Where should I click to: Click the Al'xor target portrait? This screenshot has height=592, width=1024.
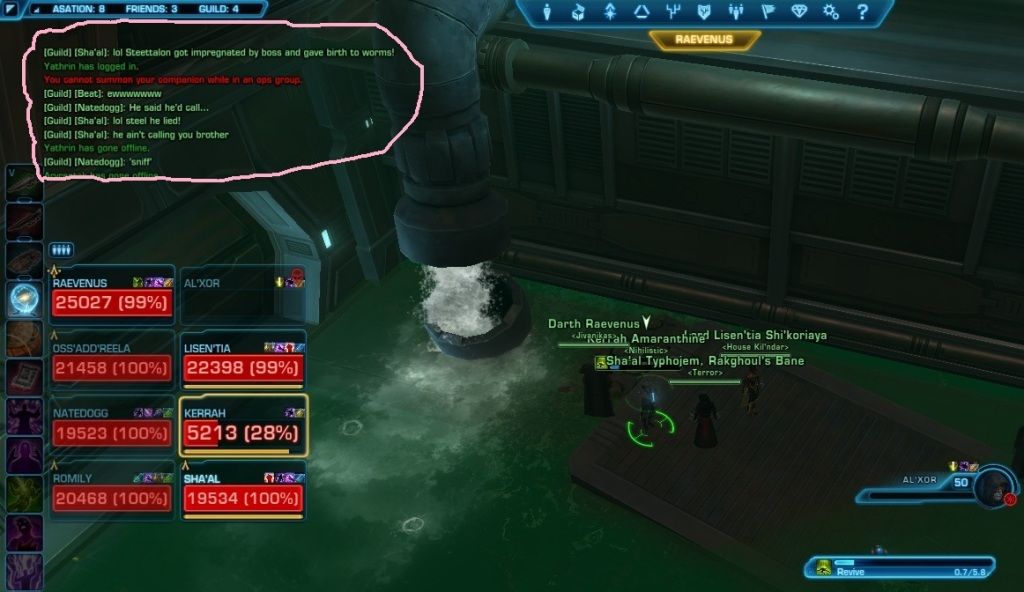coord(994,484)
